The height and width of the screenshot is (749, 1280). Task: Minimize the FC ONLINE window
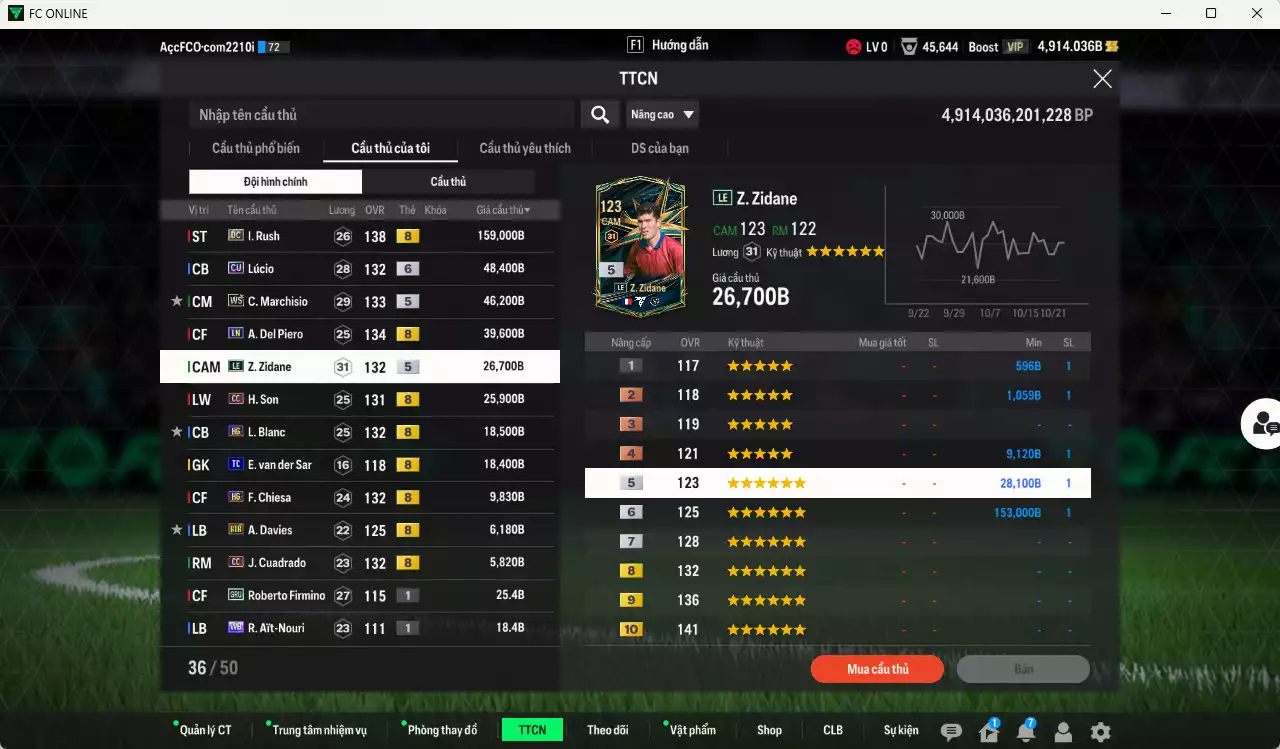point(1165,13)
